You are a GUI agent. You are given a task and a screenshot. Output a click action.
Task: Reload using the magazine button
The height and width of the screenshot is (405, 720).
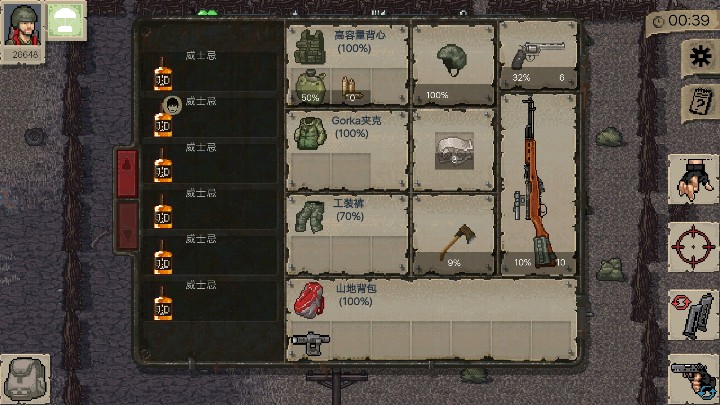(694, 315)
